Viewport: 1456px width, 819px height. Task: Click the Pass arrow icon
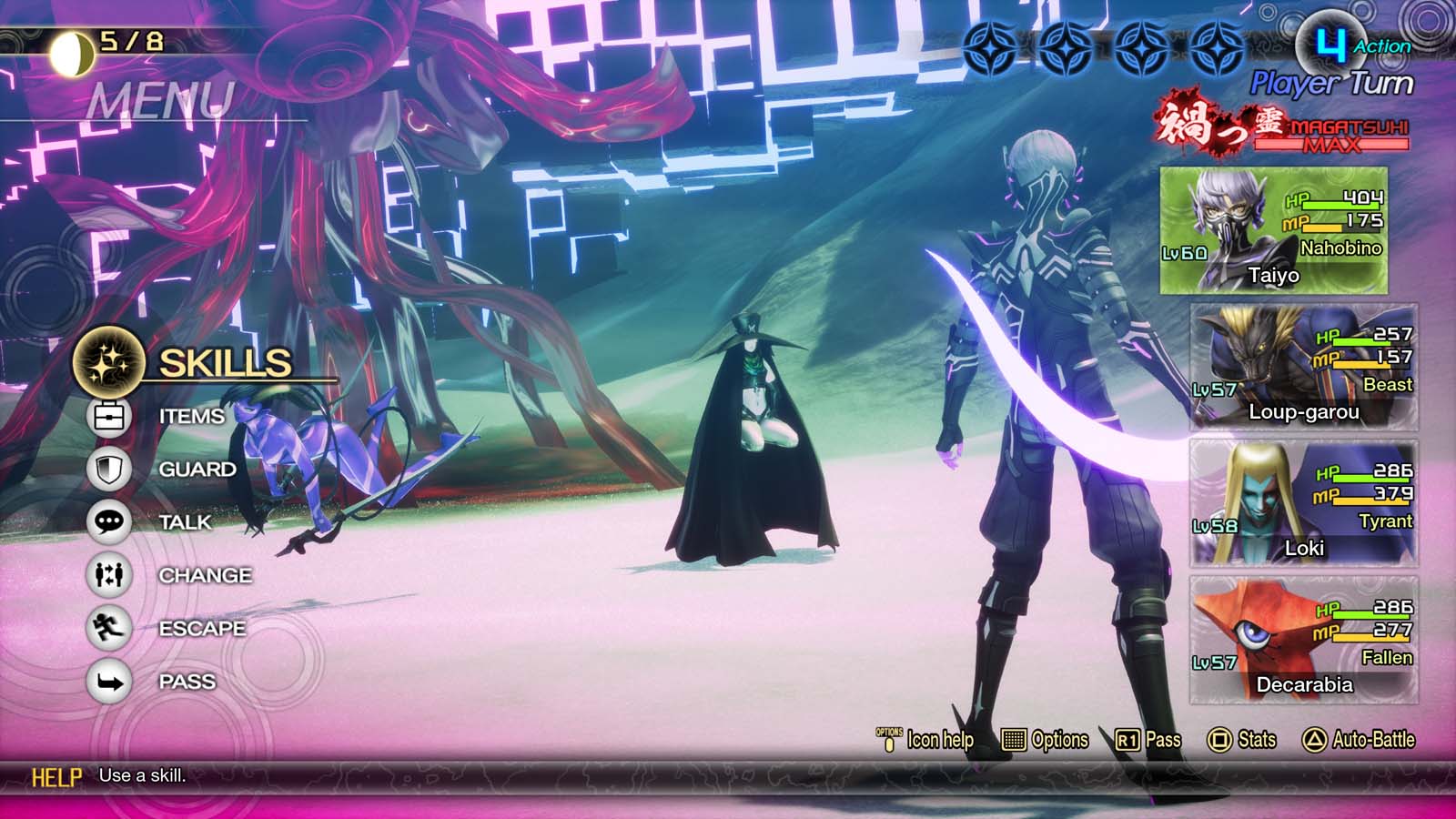coord(108,681)
